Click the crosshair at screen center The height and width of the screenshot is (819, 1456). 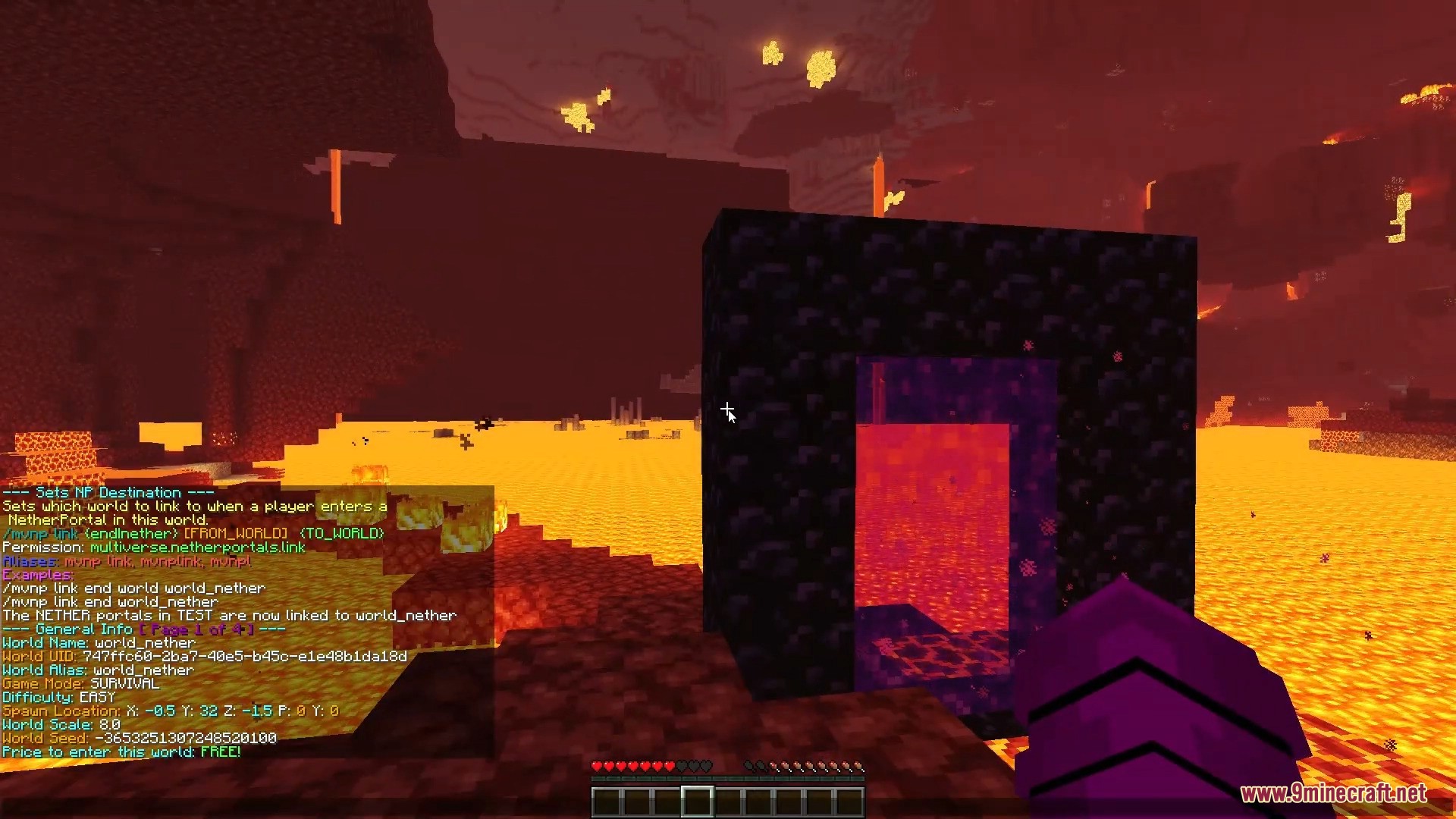pyautogui.click(x=728, y=409)
